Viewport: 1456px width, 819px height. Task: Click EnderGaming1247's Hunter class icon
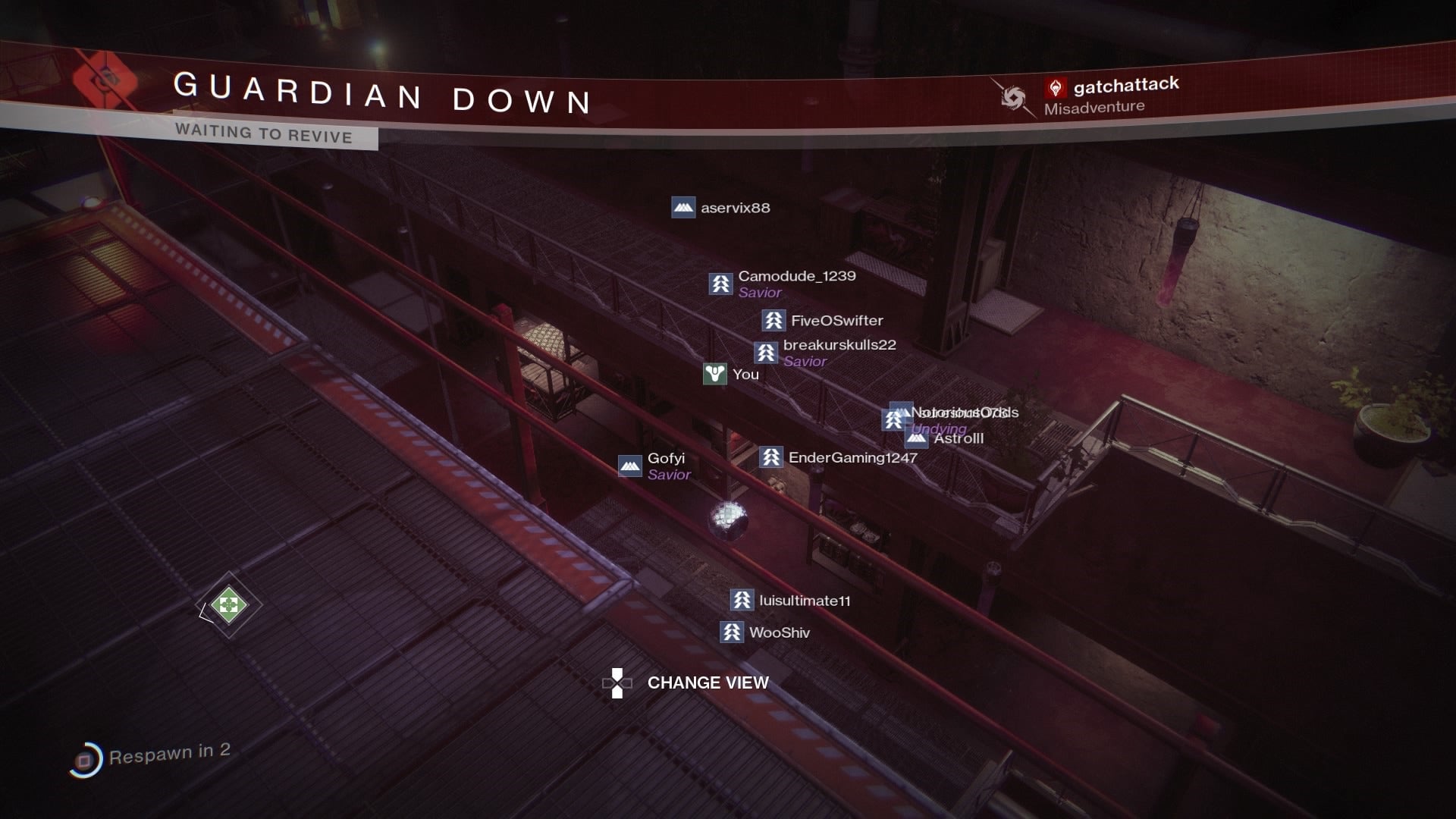(770, 458)
